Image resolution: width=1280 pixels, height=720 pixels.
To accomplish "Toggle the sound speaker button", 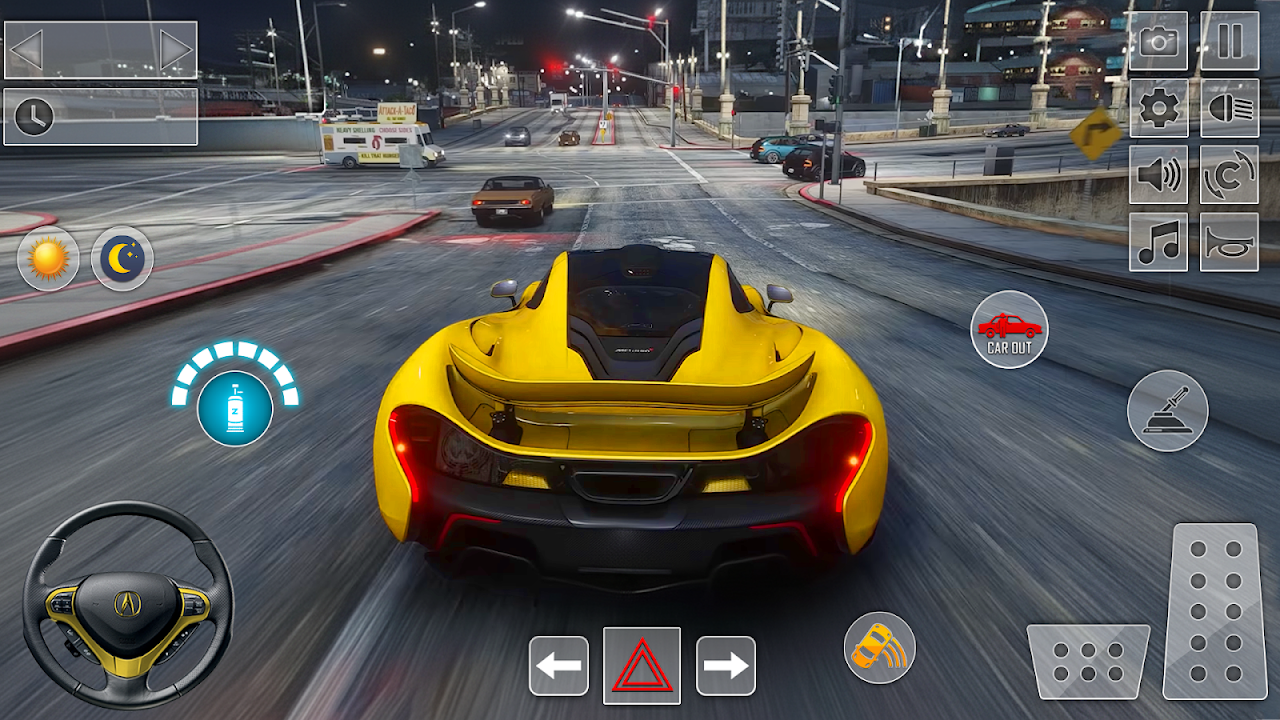I will coord(1159,175).
